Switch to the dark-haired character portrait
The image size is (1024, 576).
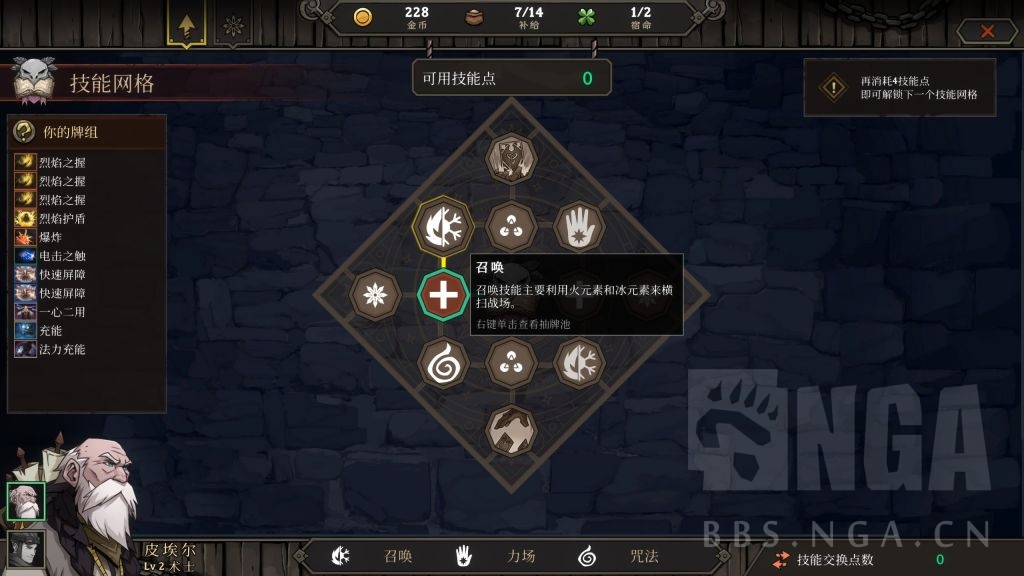click(25, 550)
